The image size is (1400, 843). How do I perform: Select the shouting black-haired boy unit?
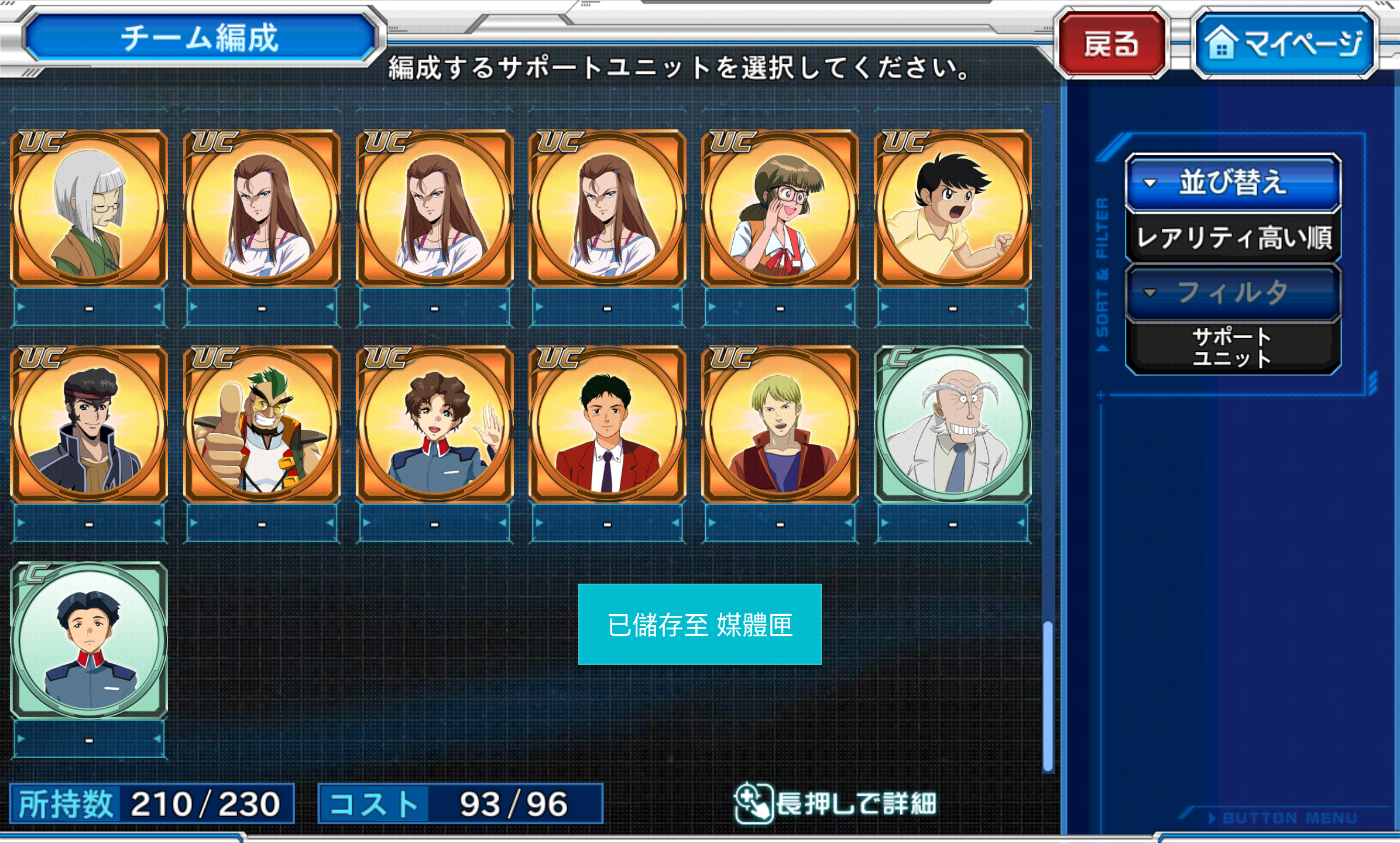pos(952,208)
